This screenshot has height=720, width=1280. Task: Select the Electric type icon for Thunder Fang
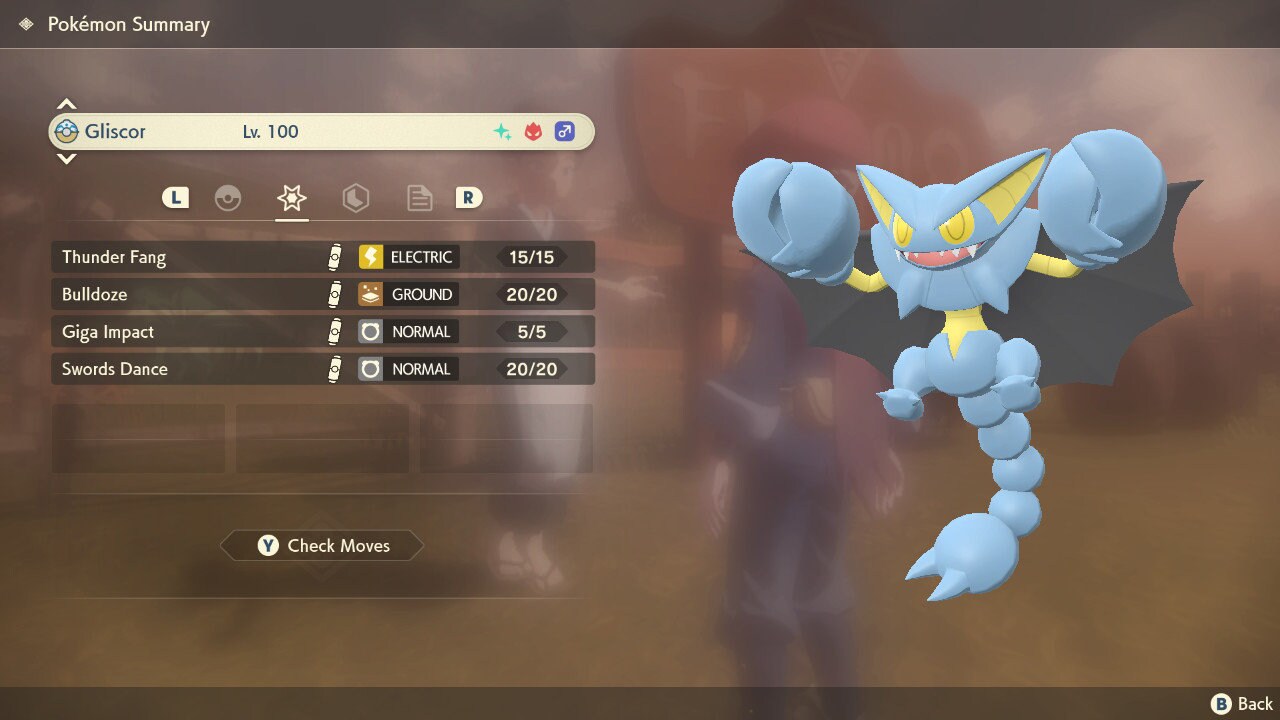click(370, 256)
